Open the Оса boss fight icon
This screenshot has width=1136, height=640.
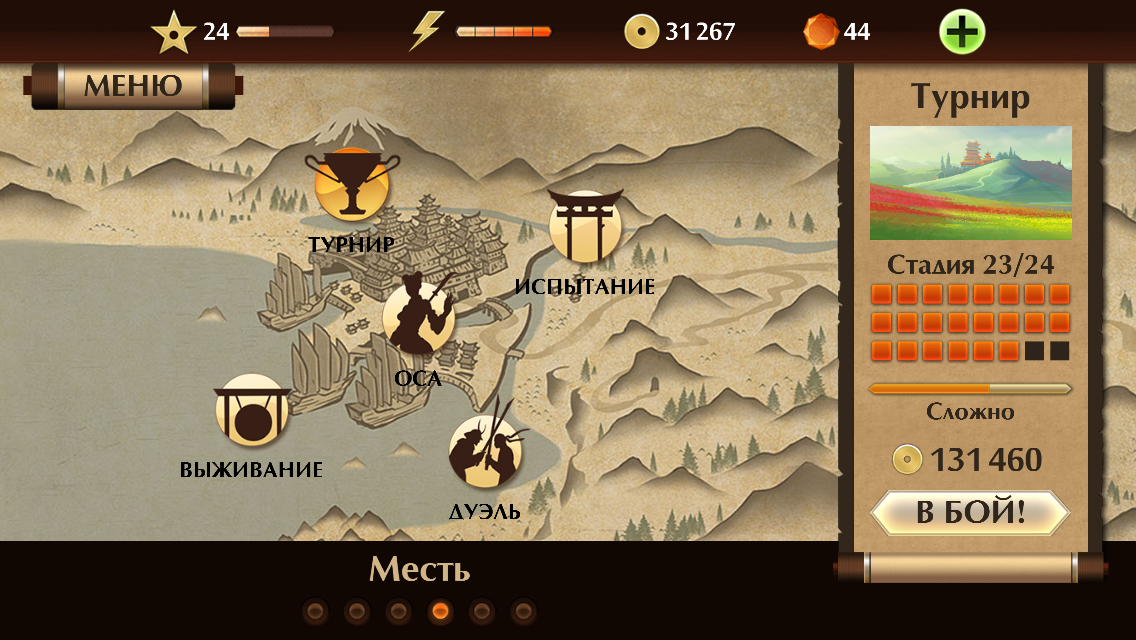418,316
